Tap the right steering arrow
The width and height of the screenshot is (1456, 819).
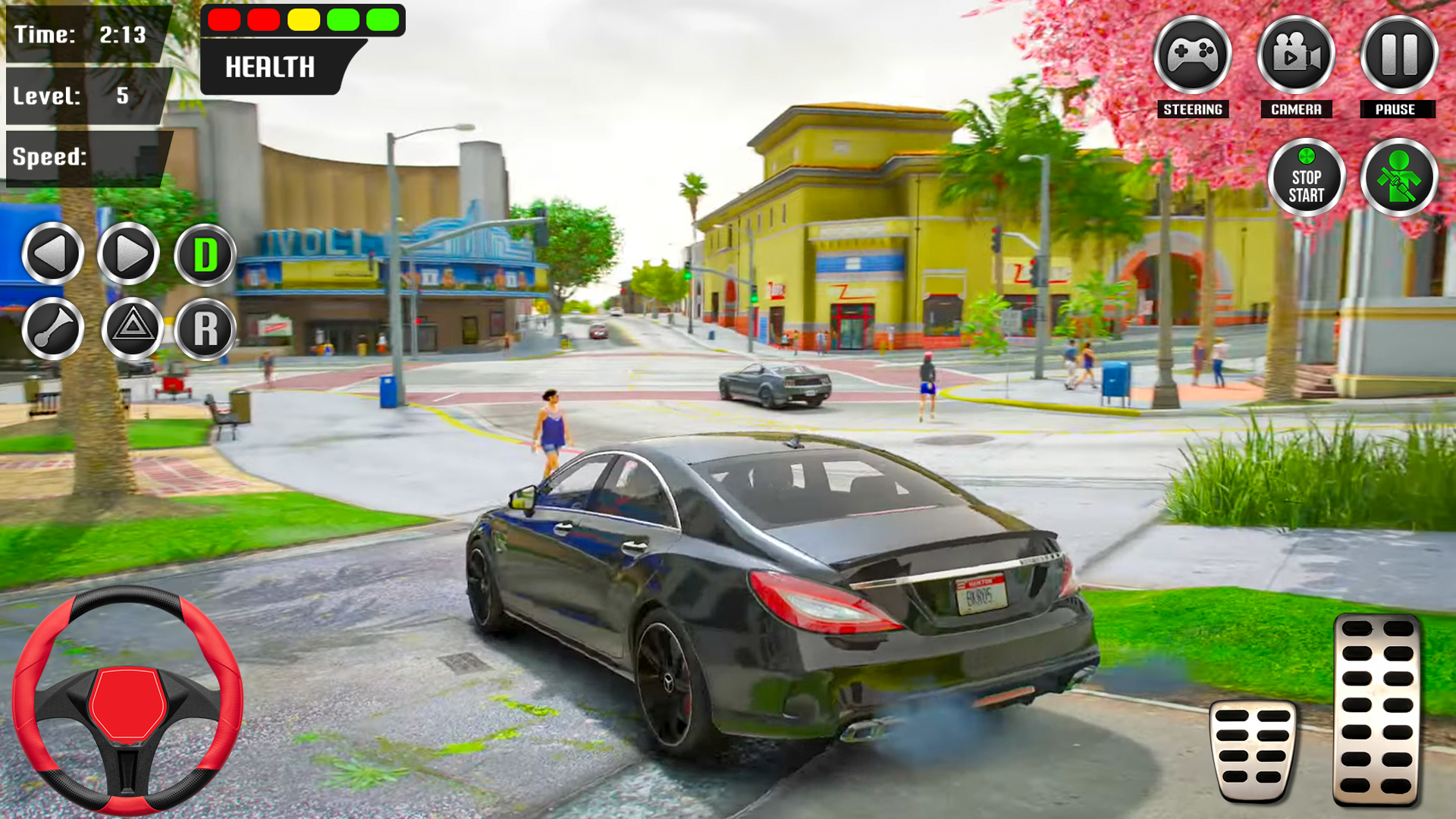130,255
